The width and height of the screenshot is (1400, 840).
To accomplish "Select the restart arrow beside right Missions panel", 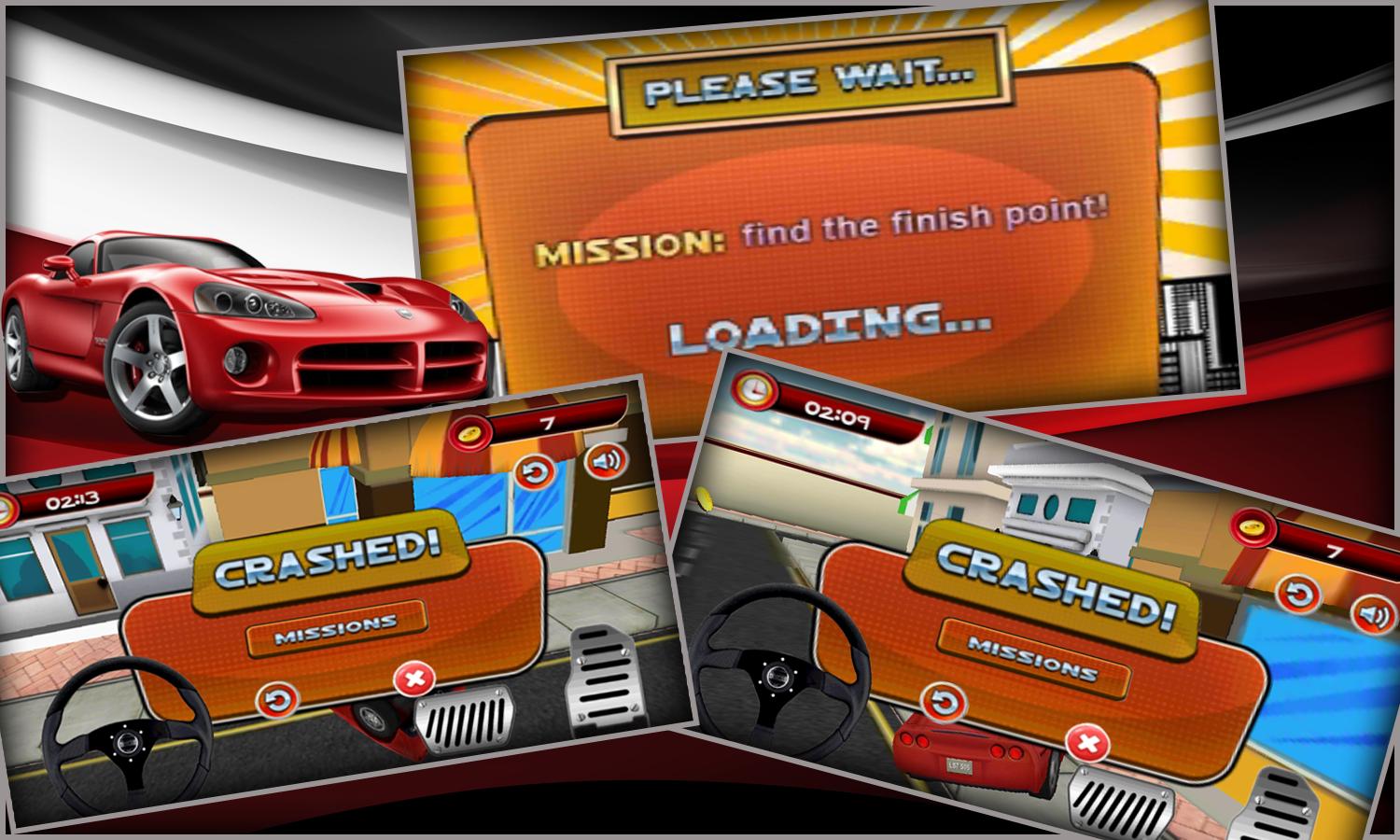I will 945,700.
